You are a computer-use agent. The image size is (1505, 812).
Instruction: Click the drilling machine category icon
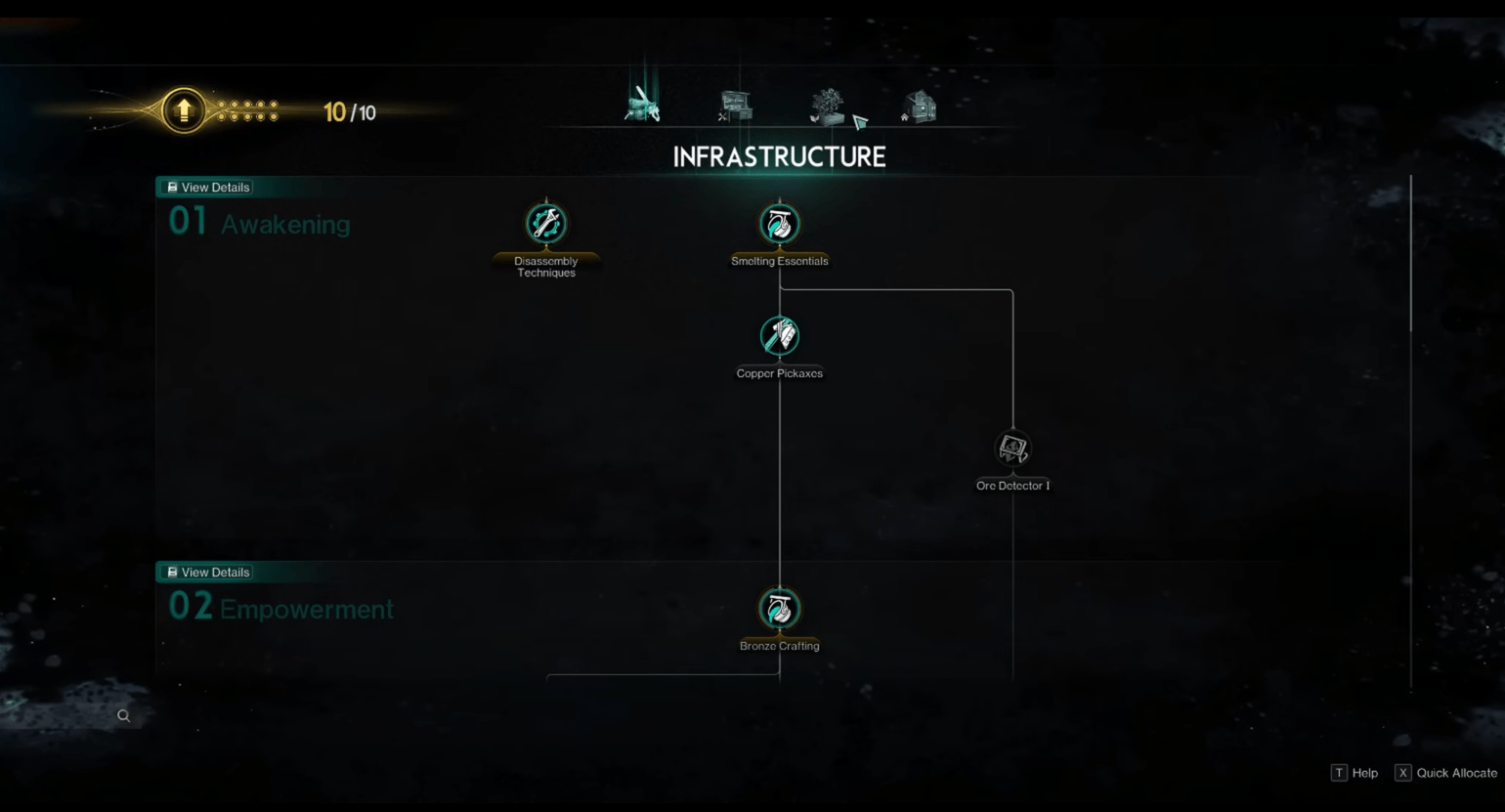pos(642,106)
